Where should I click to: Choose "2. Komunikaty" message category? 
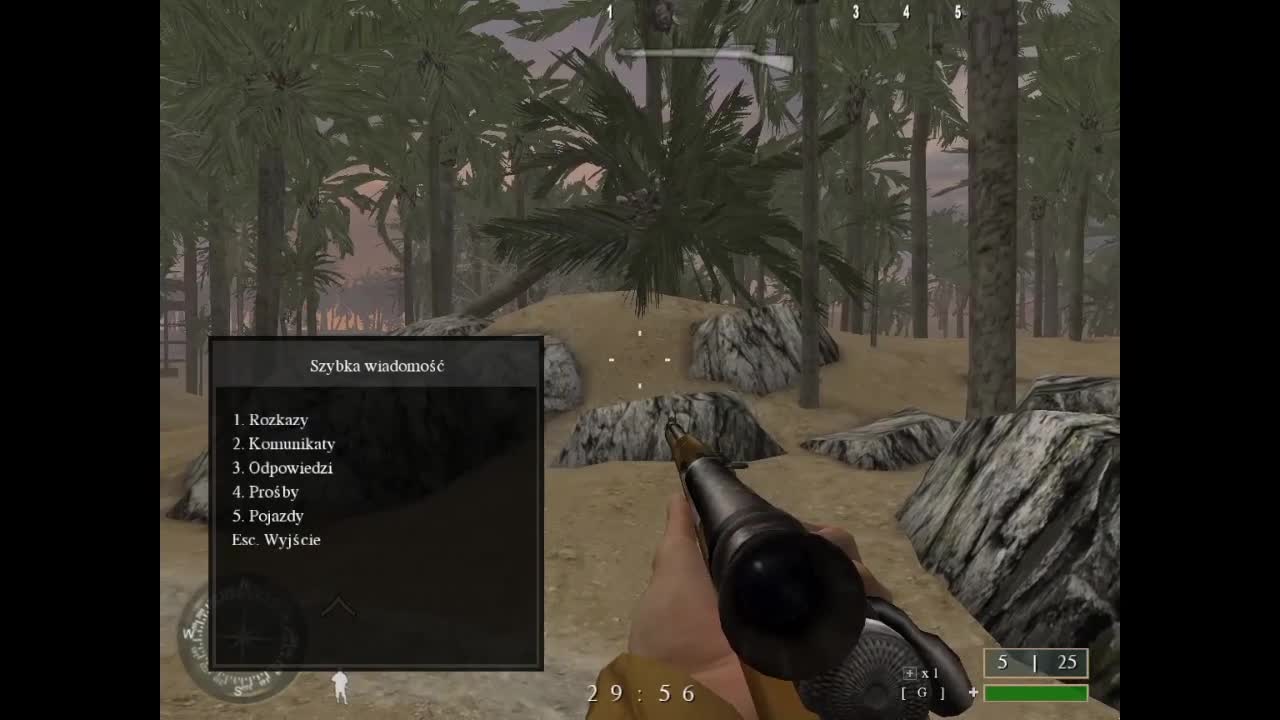(284, 444)
